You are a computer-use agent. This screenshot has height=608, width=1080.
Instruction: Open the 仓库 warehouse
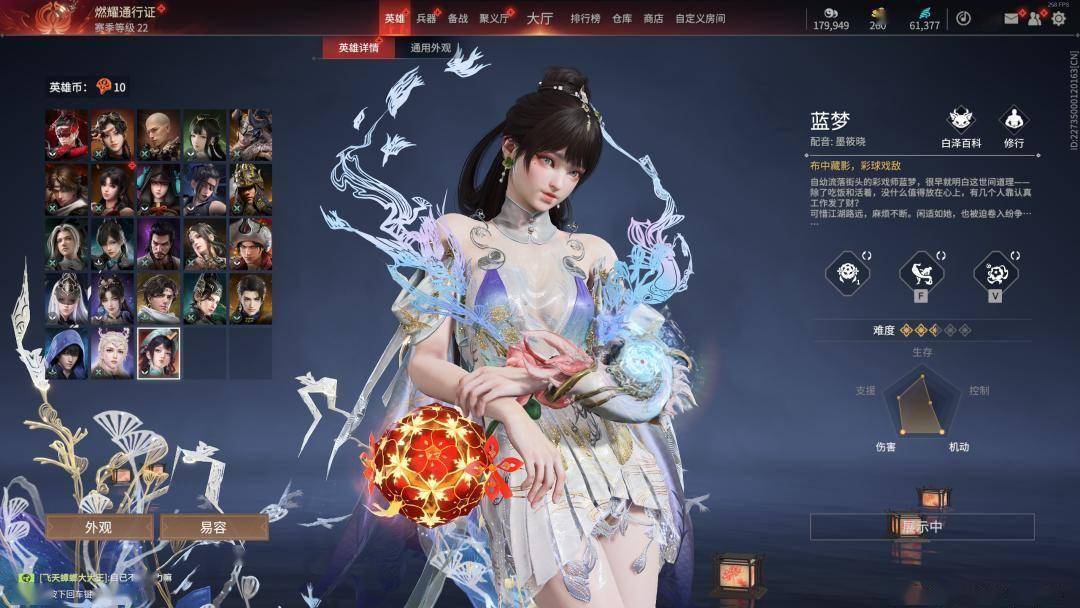click(x=622, y=18)
